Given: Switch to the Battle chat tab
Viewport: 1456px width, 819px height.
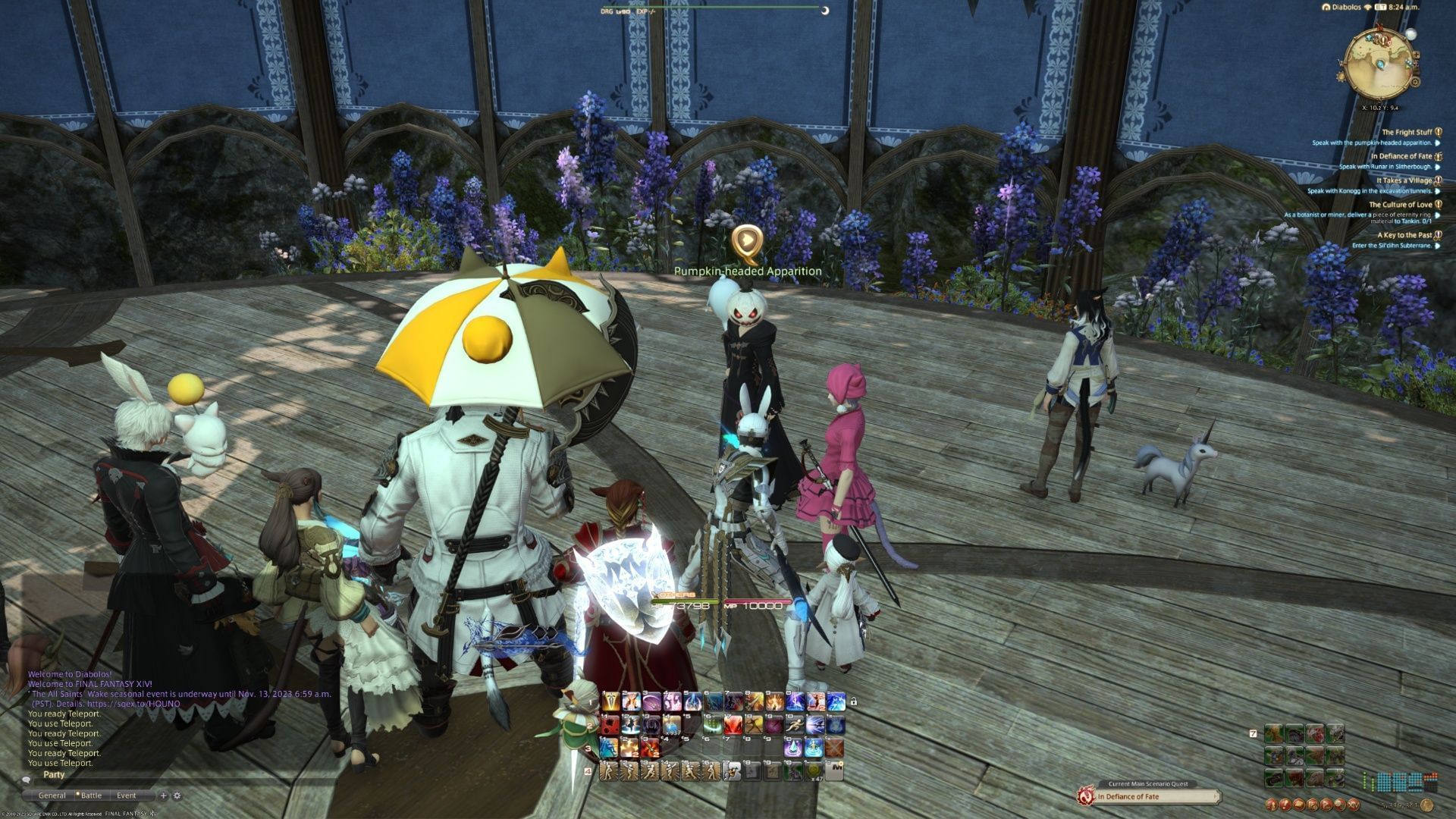Looking at the screenshot, I should pyautogui.click(x=91, y=795).
